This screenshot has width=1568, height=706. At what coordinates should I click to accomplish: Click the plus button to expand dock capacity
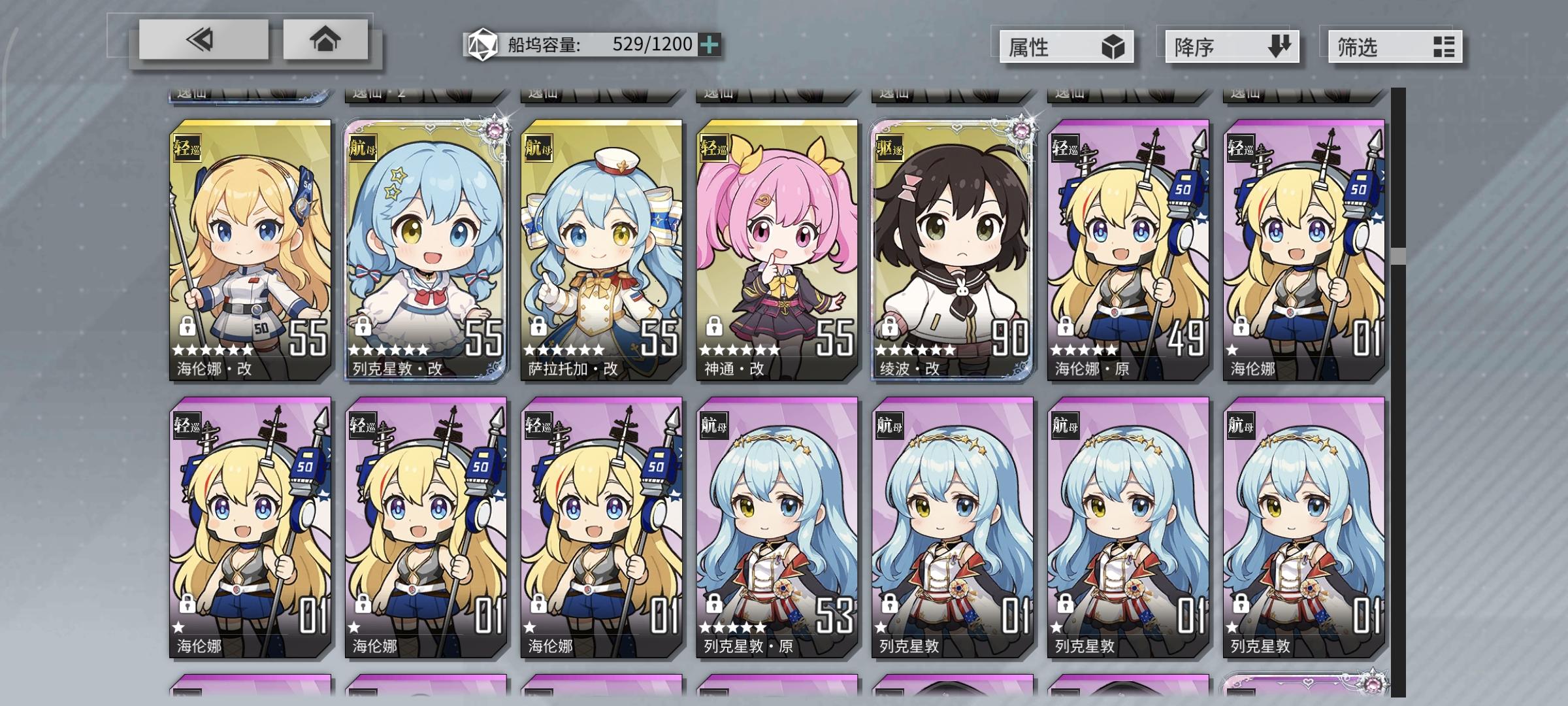[x=711, y=44]
